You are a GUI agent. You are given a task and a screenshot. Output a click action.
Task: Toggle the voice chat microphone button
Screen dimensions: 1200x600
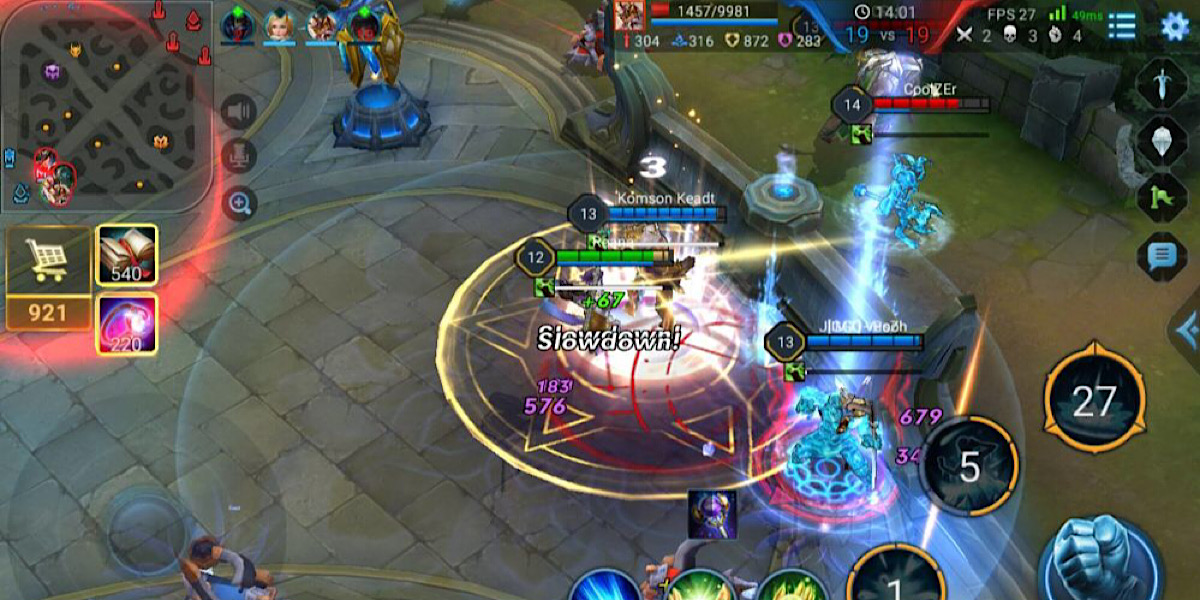[239, 156]
